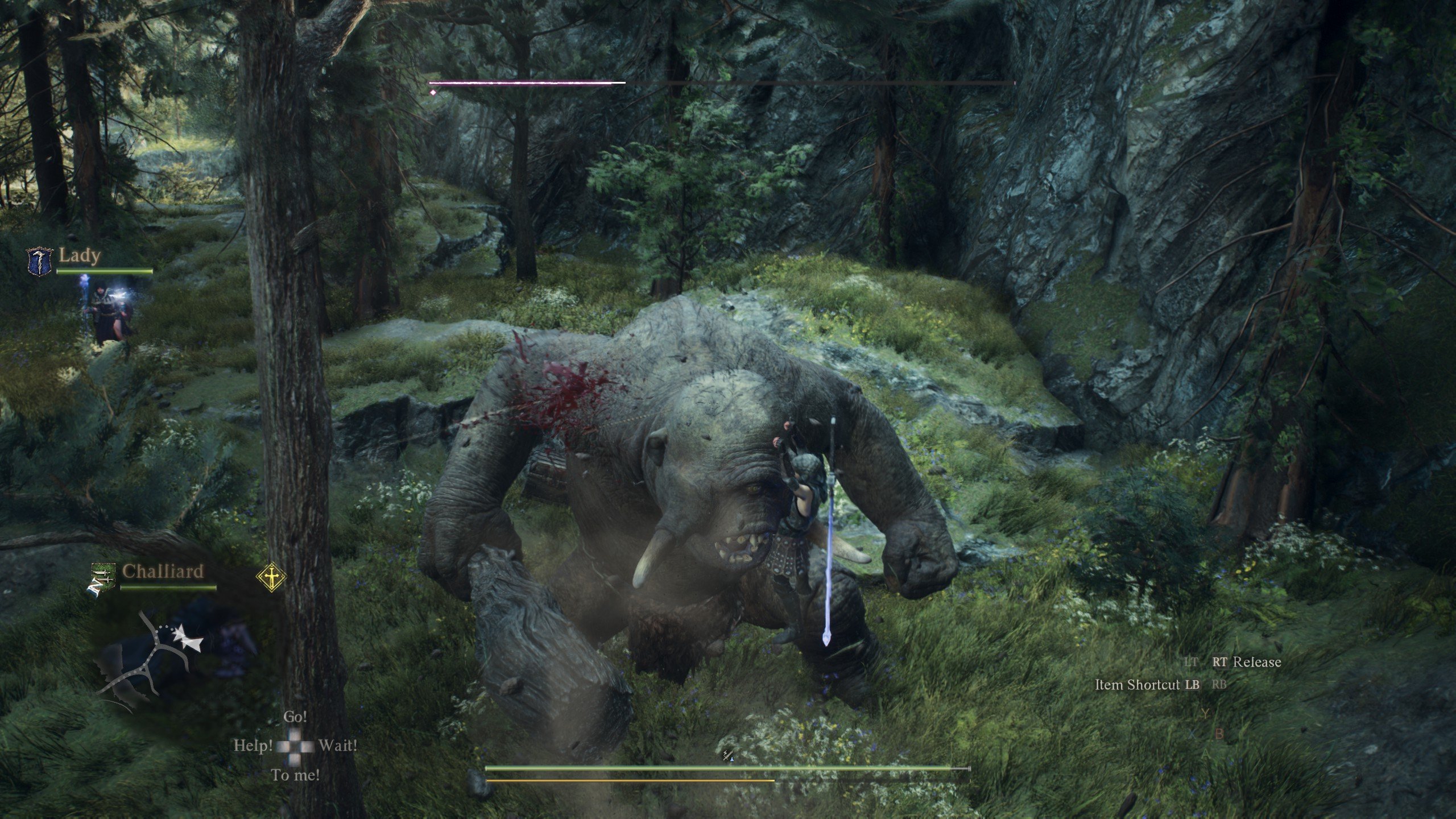
Task: Choose the "Help!" pawn command
Action: point(253,746)
